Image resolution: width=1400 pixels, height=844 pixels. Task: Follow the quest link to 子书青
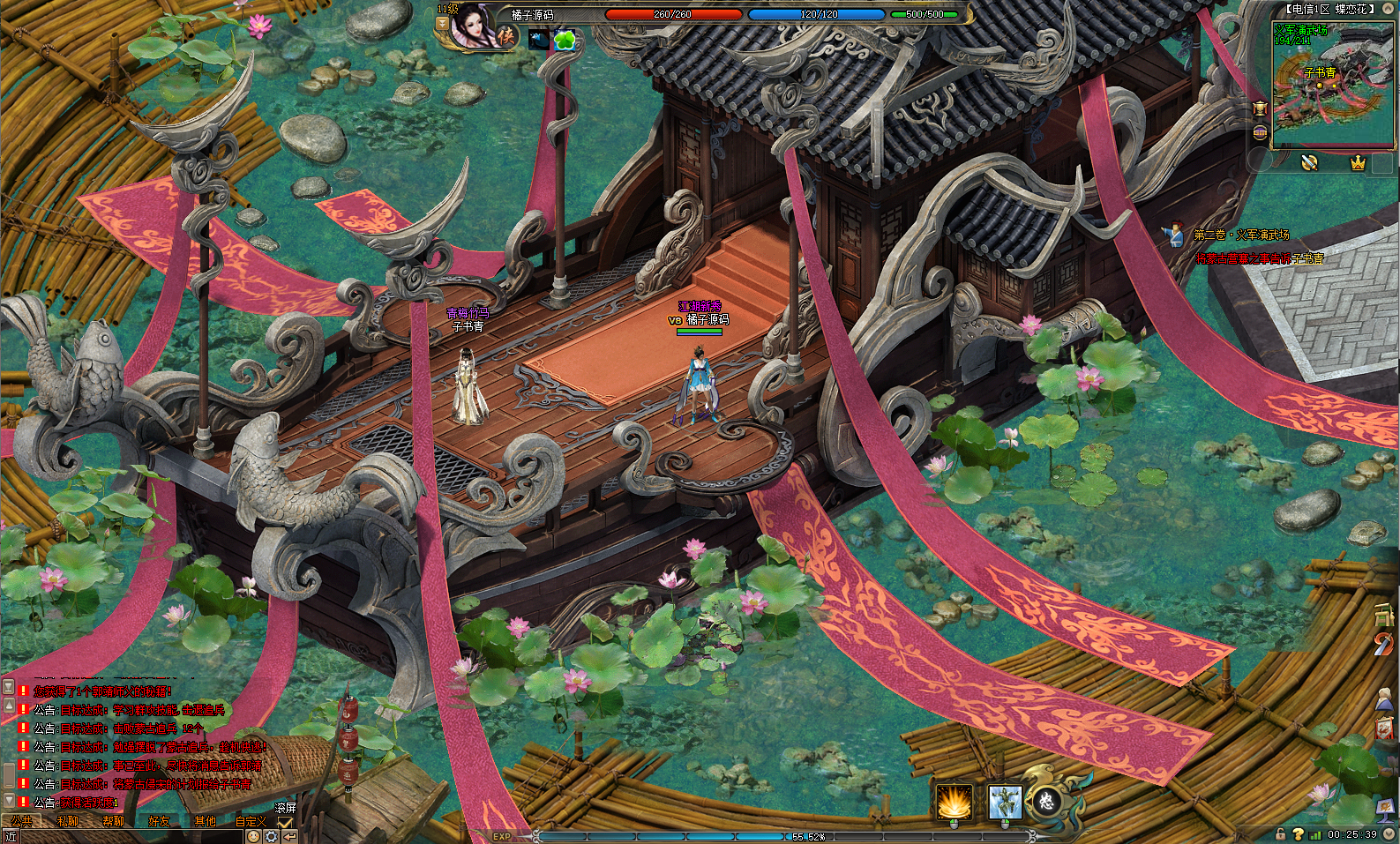[x=1308, y=258]
